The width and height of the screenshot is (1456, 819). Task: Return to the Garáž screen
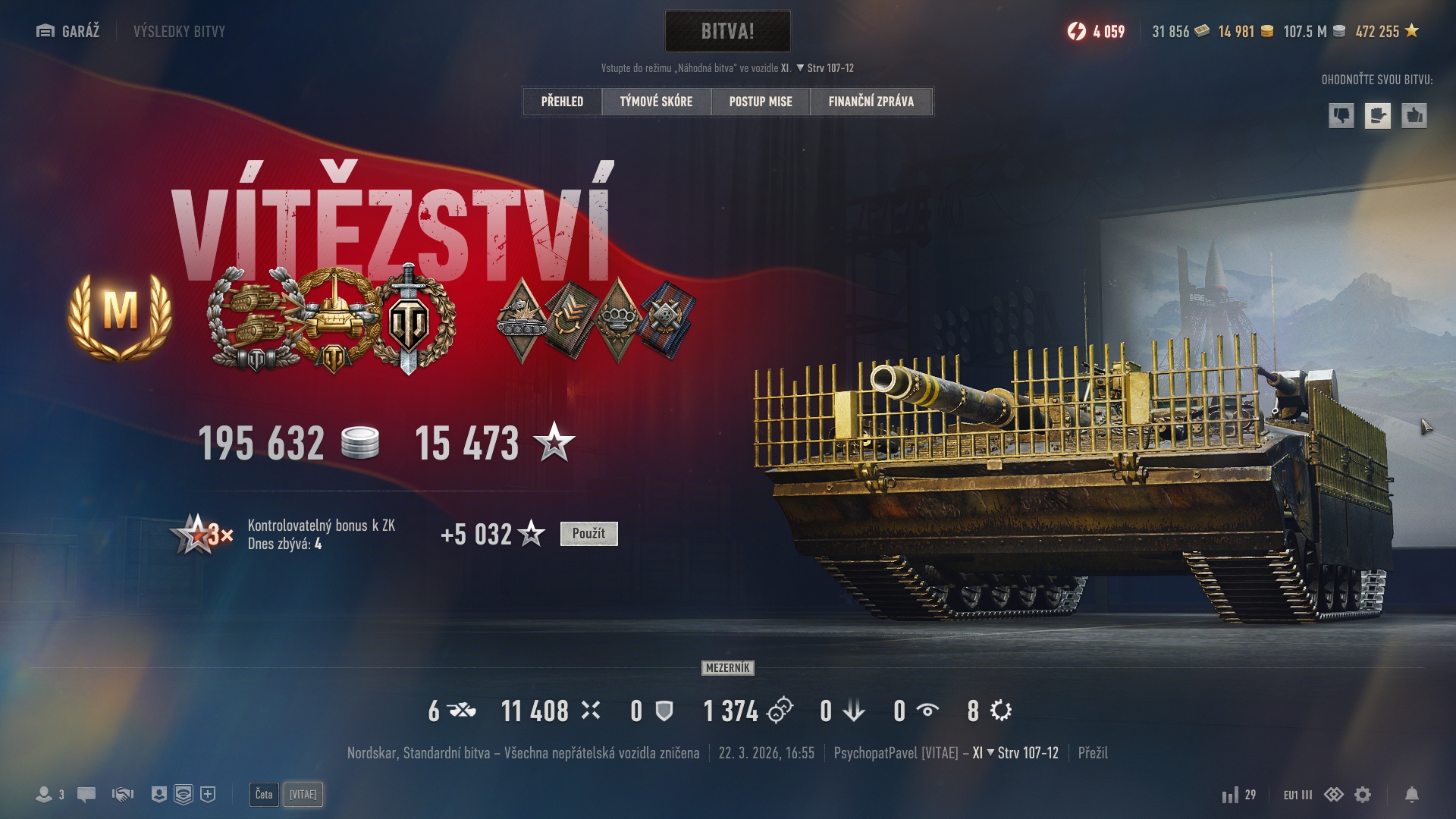click(x=68, y=31)
